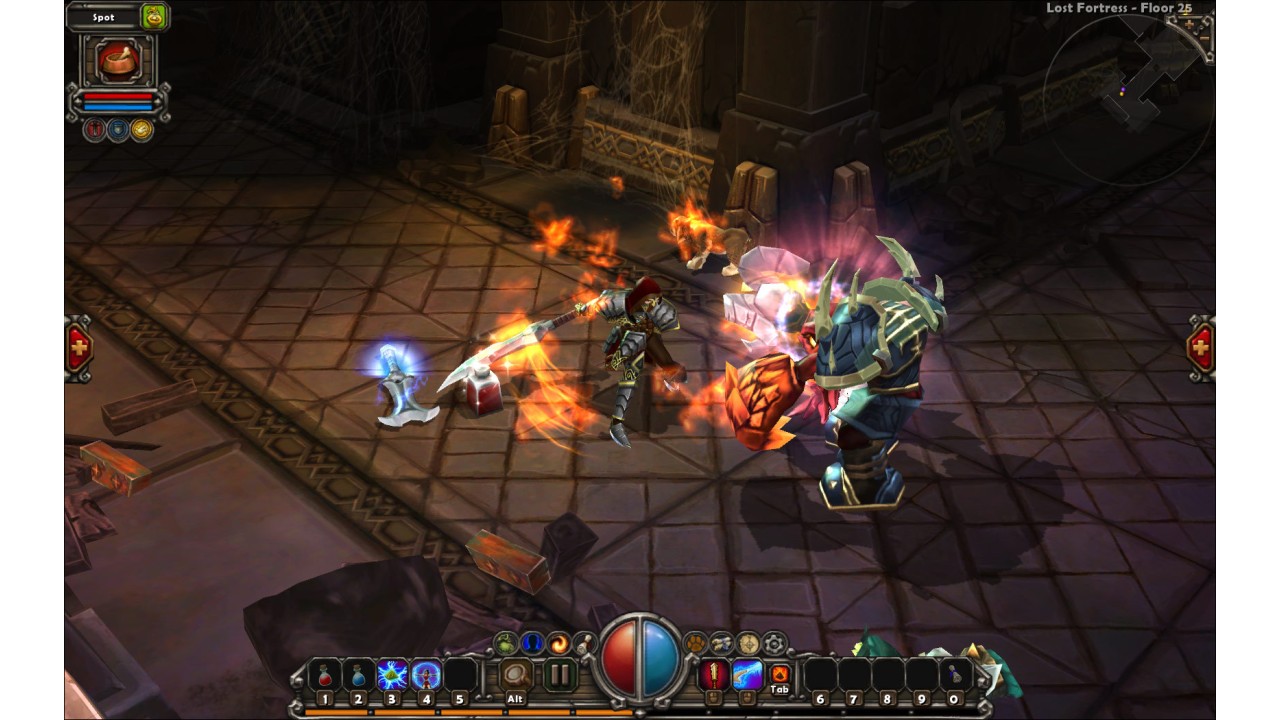Image resolution: width=1280 pixels, height=720 pixels.
Task: Set pet to defensive blue shield stance
Action: 118,129
